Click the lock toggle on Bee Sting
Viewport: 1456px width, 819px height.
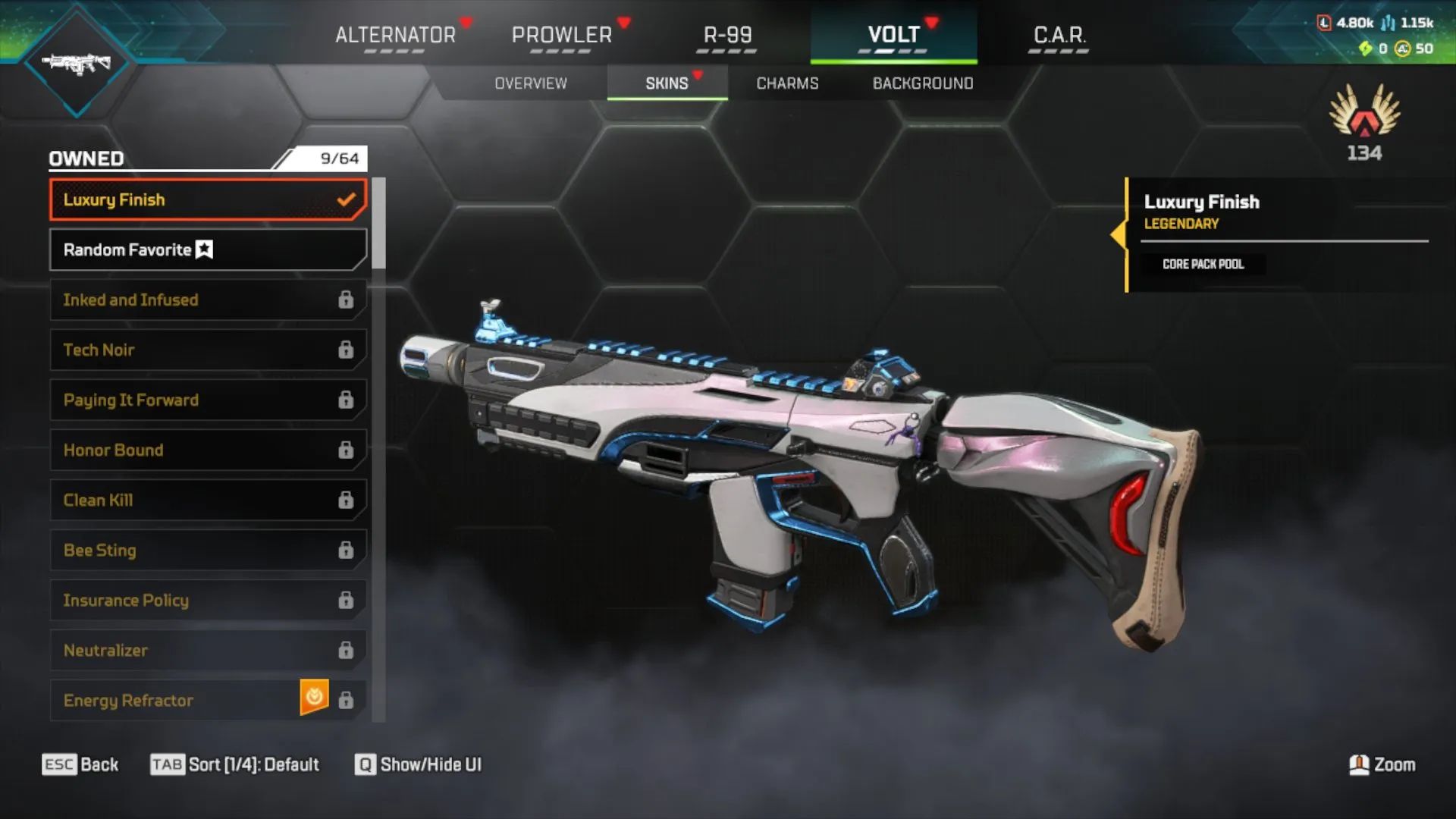[347, 550]
